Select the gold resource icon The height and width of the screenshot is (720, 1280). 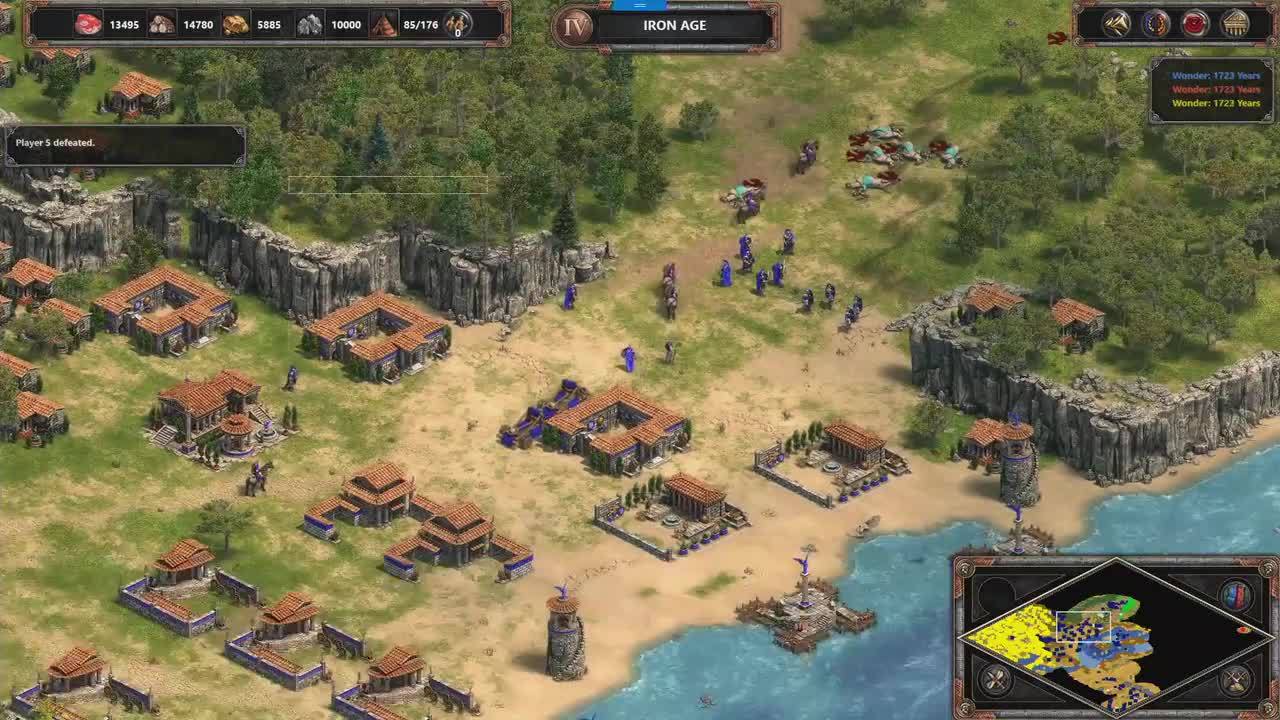pyautogui.click(x=236, y=24)
